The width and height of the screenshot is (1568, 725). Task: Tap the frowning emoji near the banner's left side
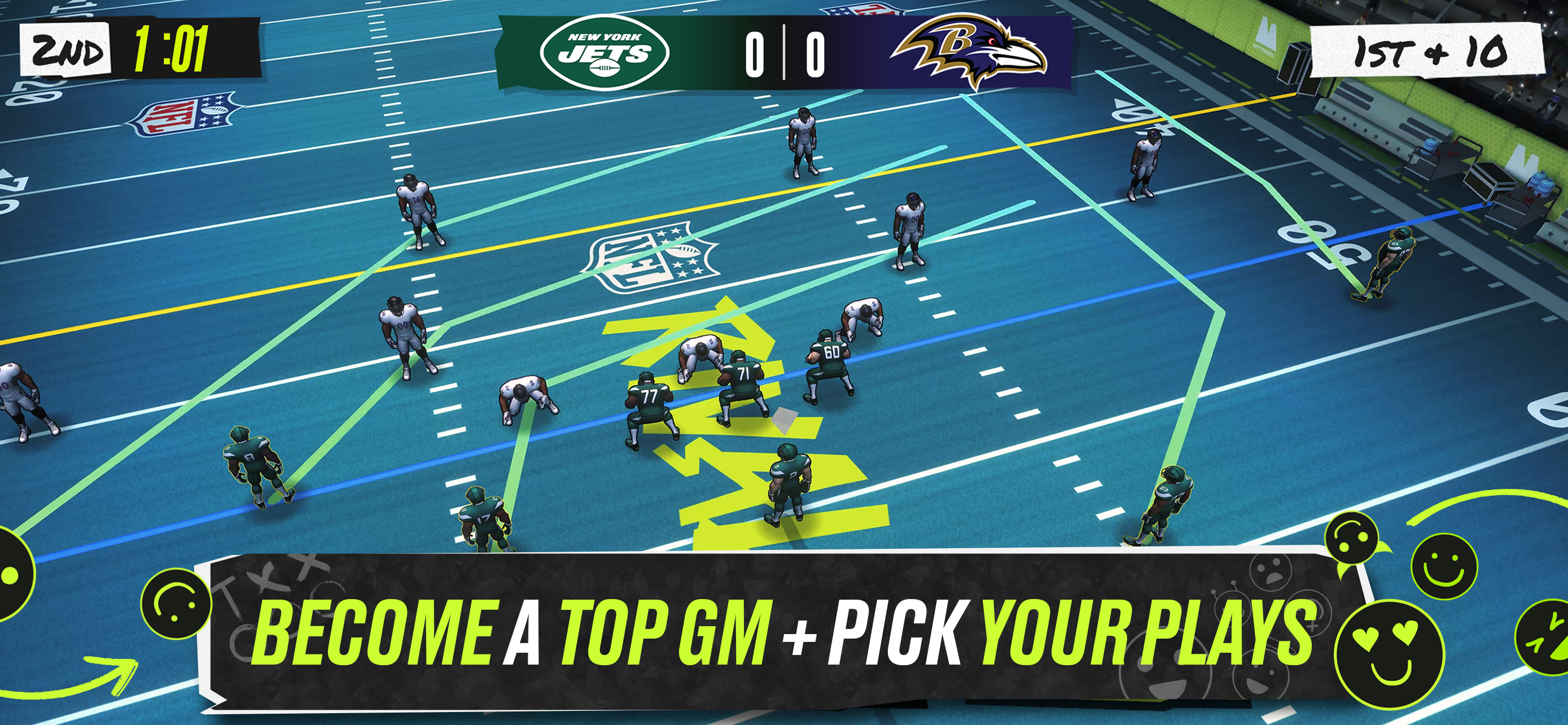(x=175, y=602)
